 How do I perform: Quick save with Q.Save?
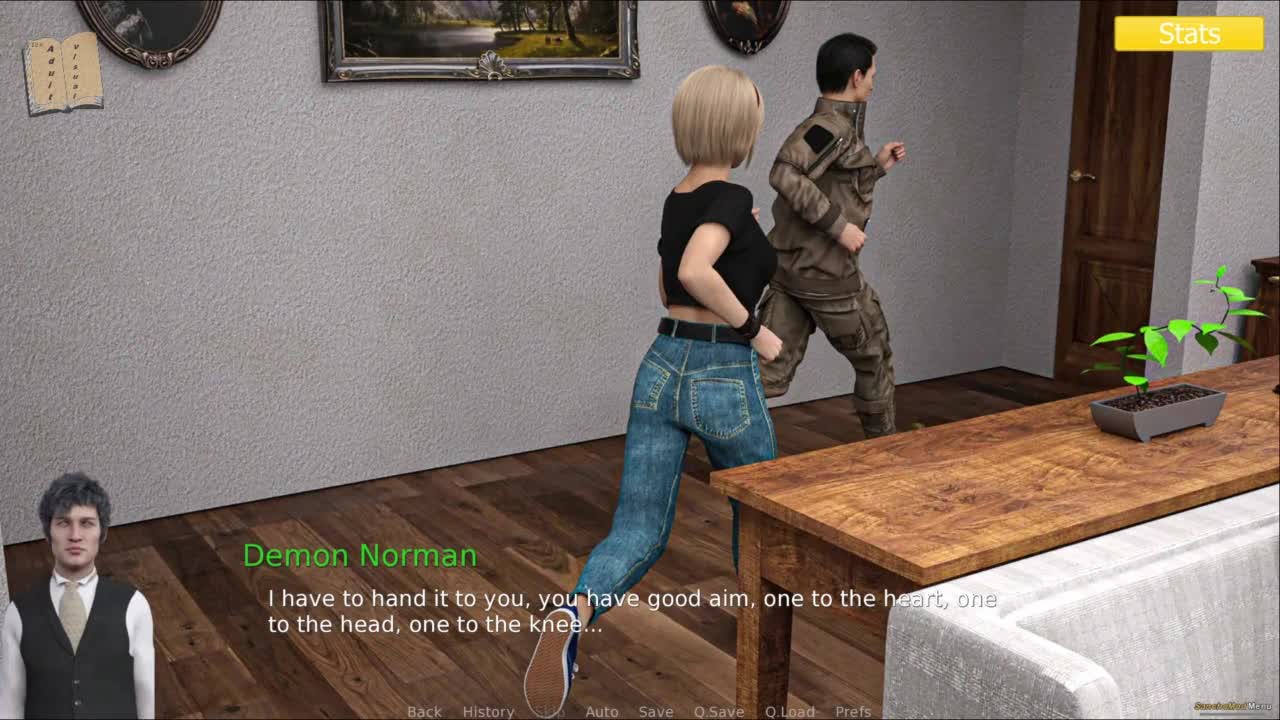718,711
